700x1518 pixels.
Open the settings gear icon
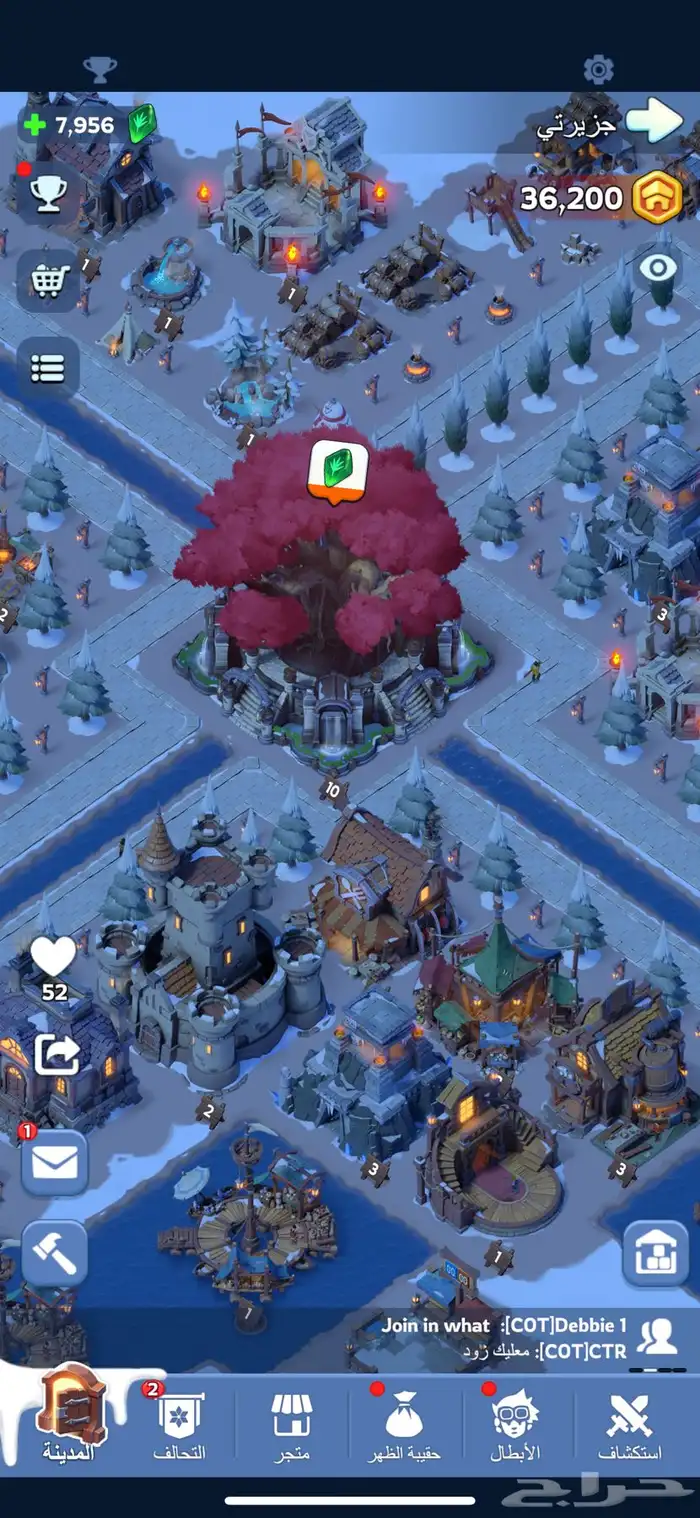tap(598, 69)
